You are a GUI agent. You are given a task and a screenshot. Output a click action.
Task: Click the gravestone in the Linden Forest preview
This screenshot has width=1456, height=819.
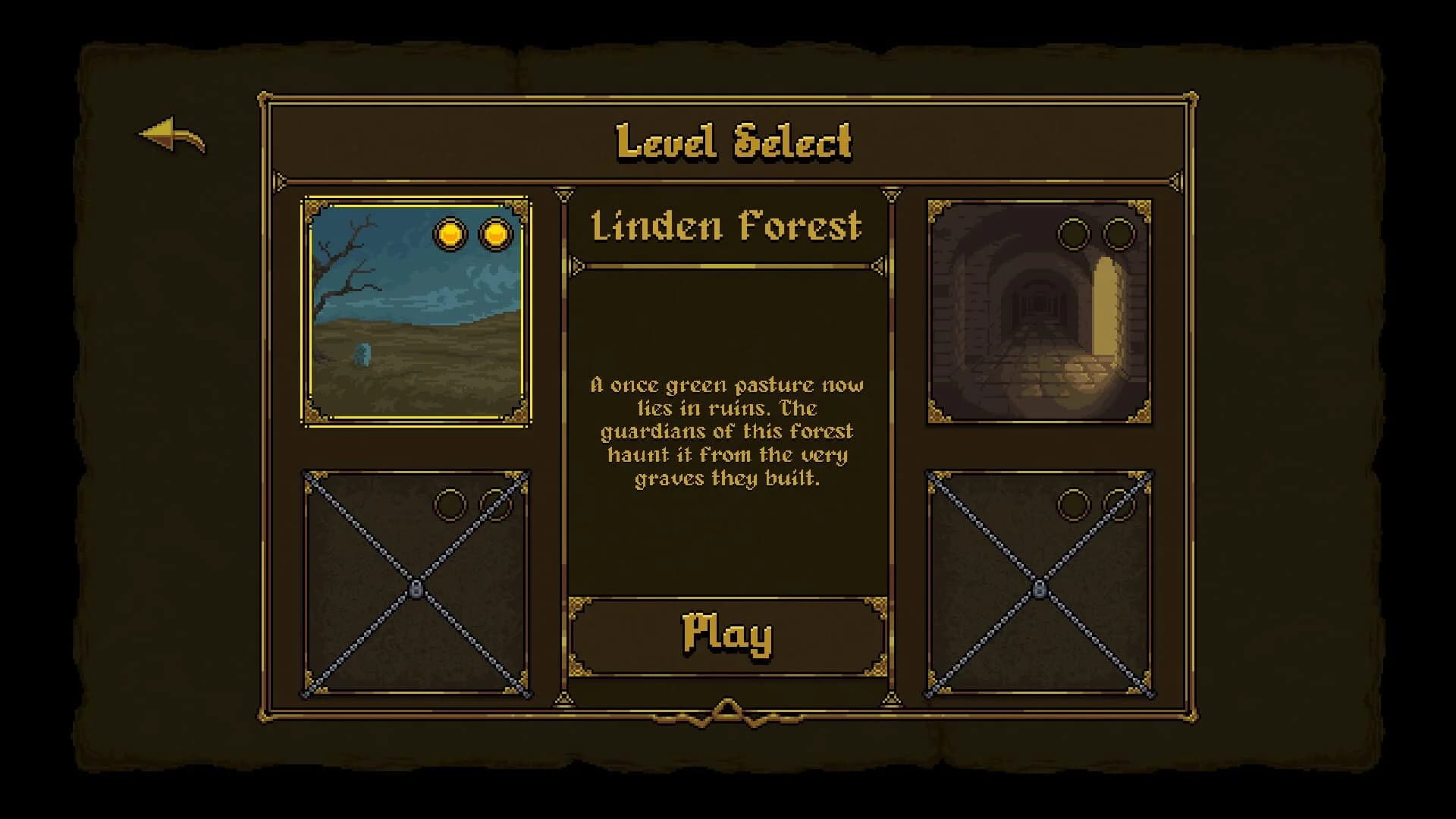tap(362, 353)
